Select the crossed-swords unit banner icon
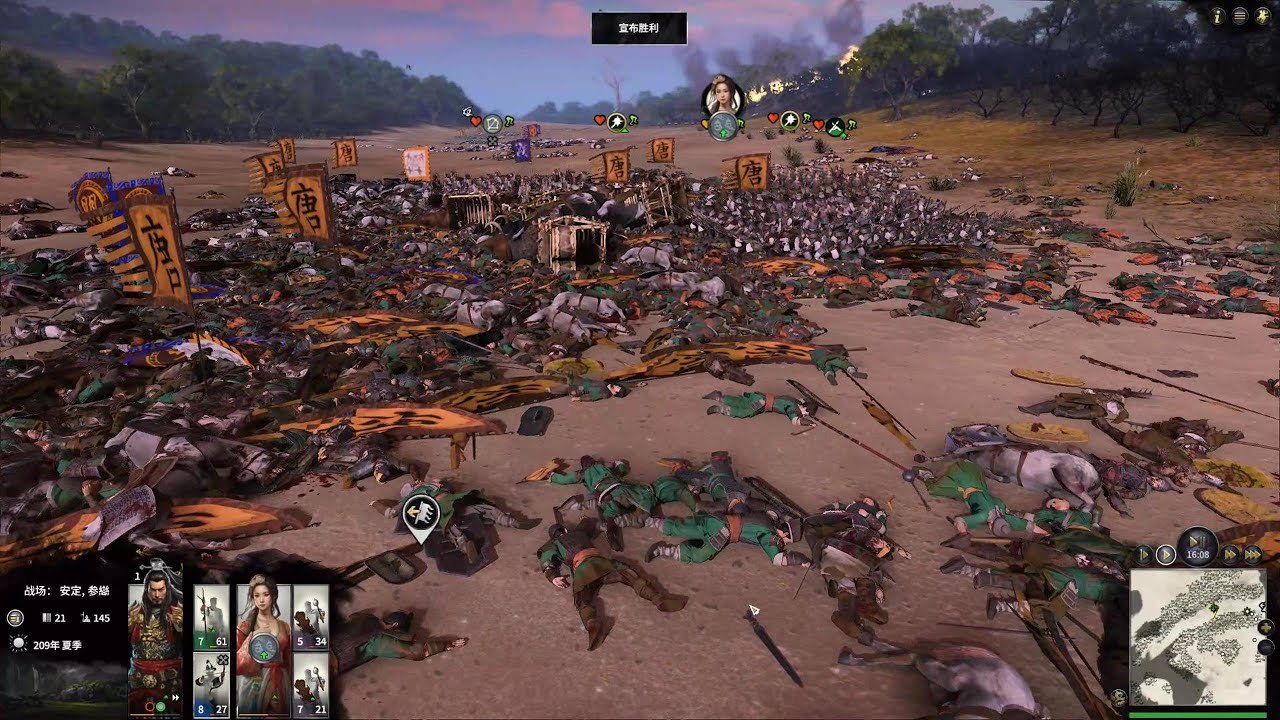Viewport: 1280px width, 720px height. 835,127
